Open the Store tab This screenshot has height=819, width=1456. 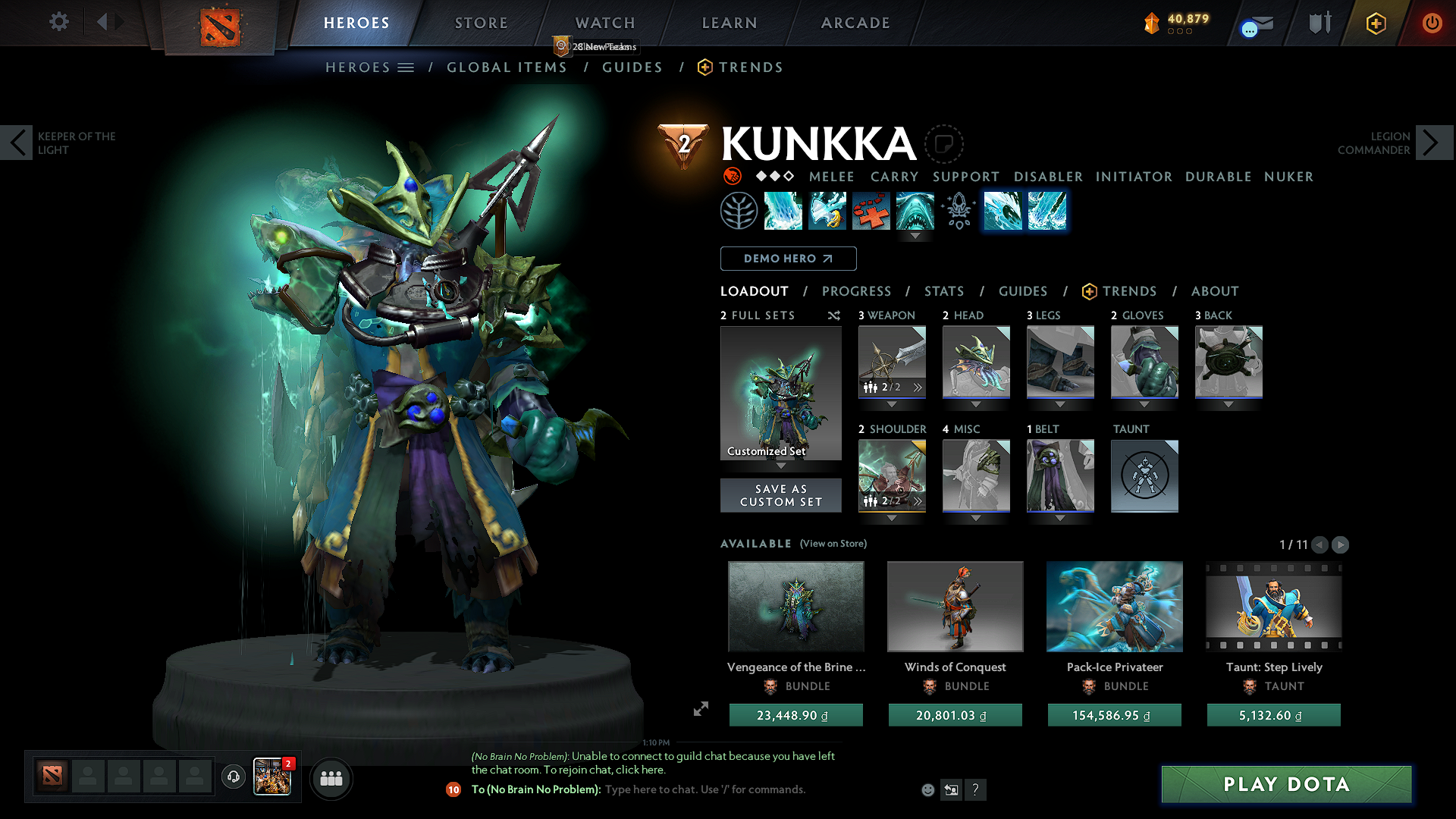pos(482,23)
